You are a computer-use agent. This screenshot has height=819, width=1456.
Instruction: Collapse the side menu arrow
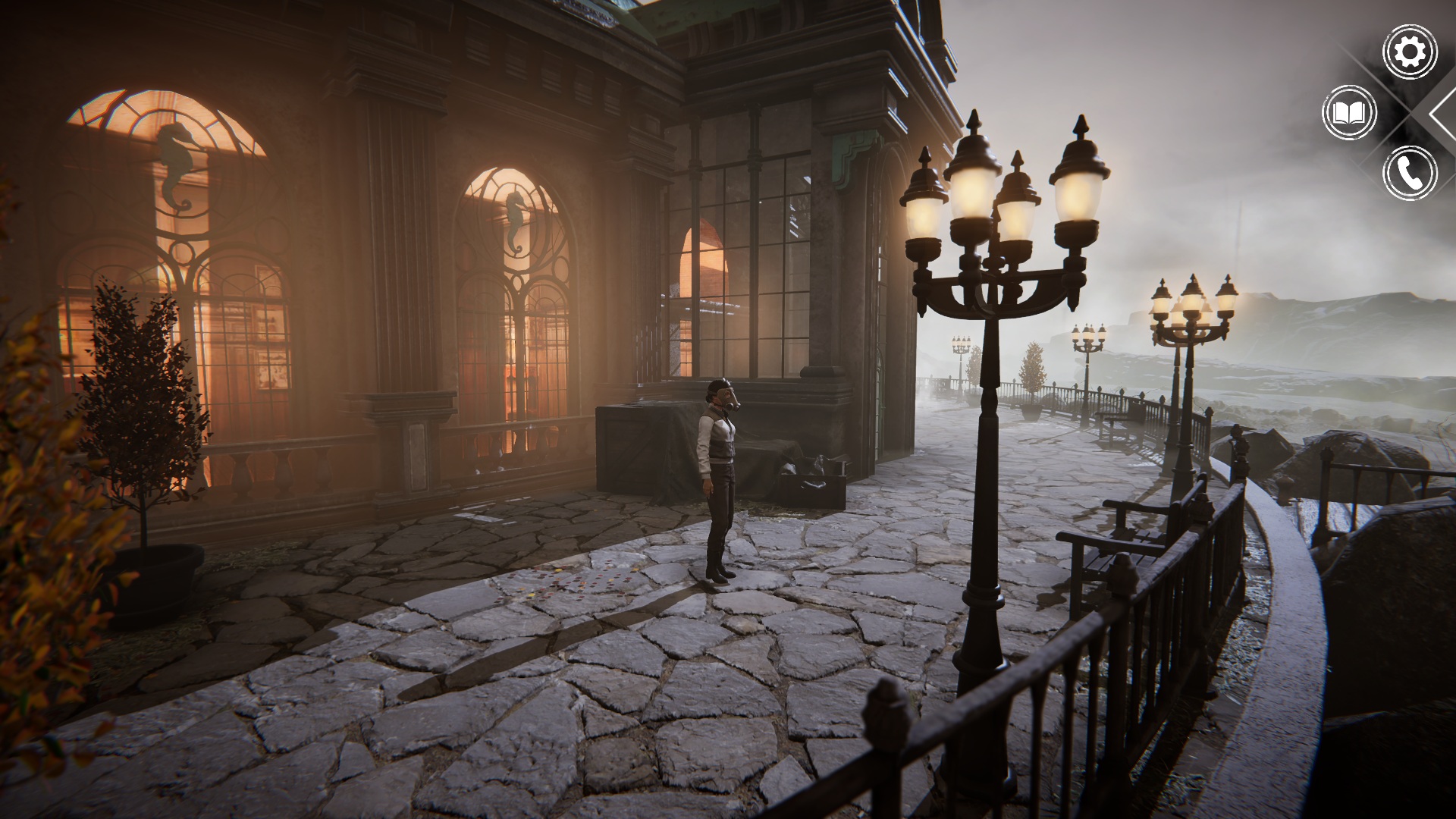tap(1443, 112)
